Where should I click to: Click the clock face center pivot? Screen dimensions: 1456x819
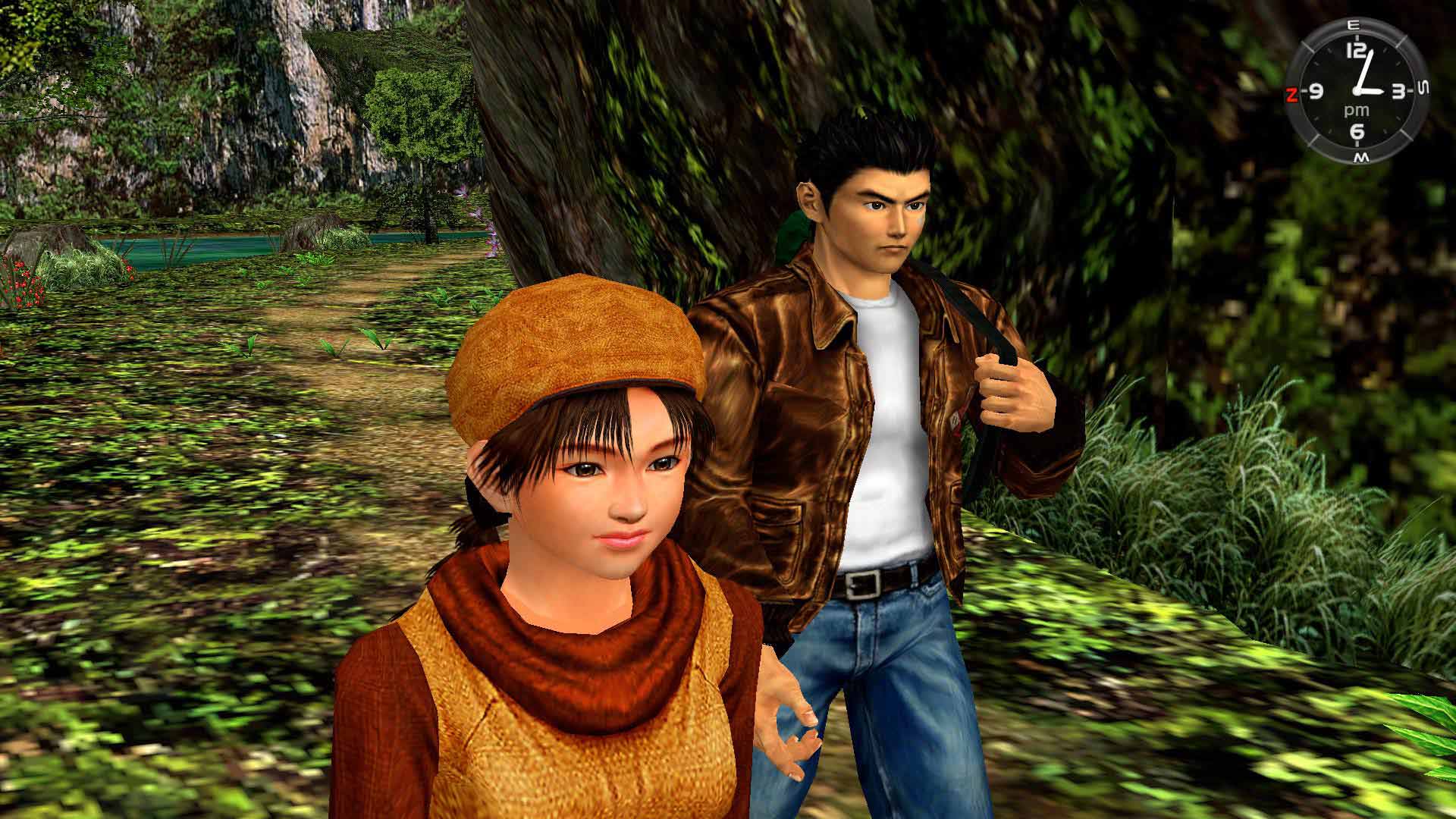pyautogui.click(x=1357, y=91)
